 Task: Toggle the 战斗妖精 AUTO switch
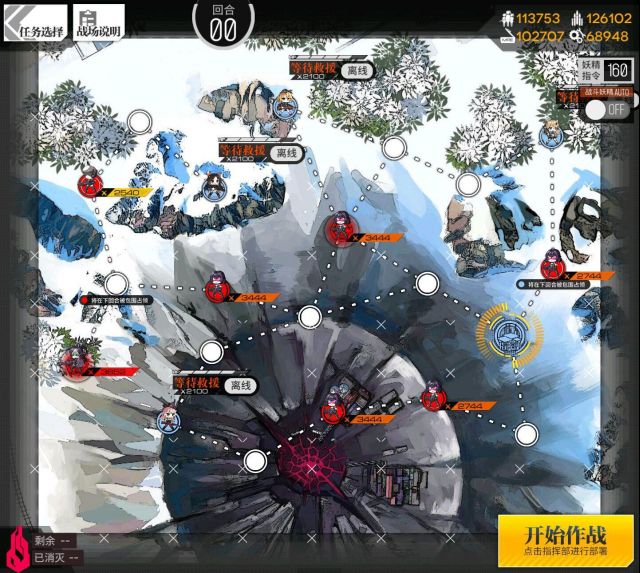[607, 107]
